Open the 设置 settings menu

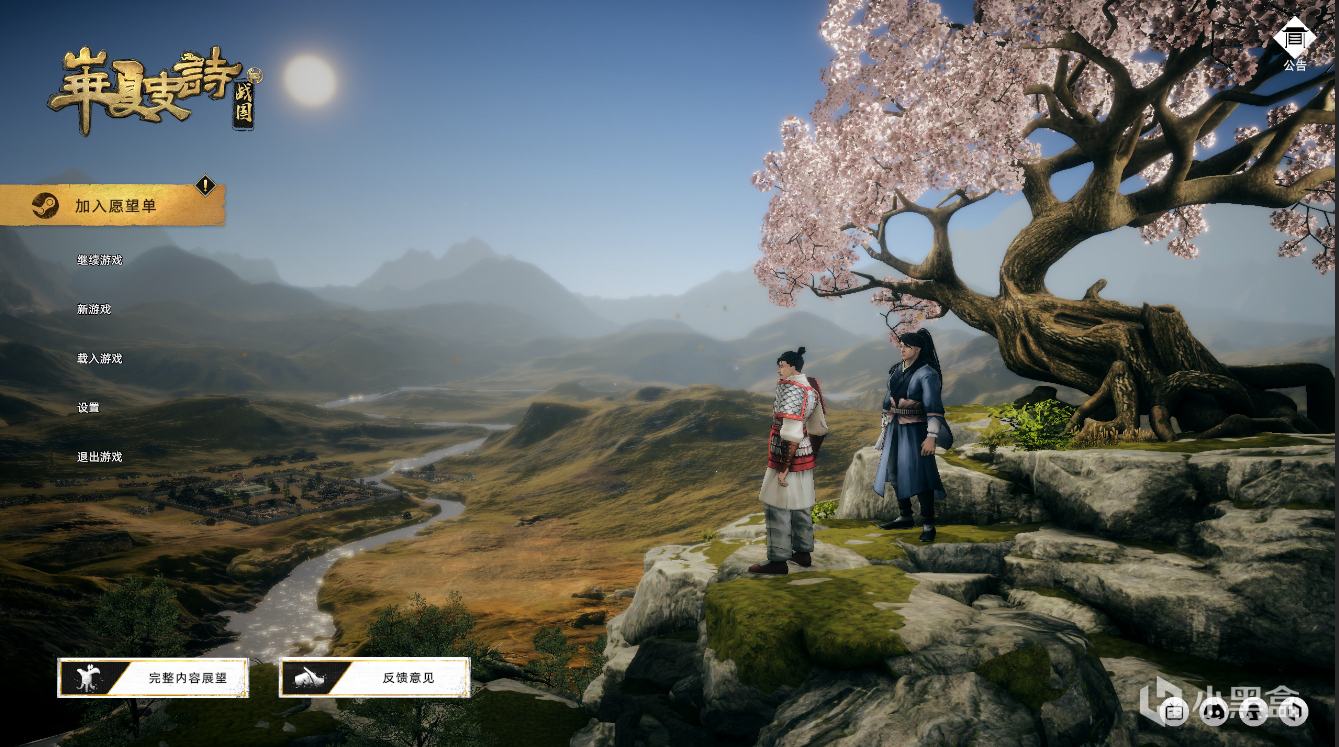pos(88,408)
